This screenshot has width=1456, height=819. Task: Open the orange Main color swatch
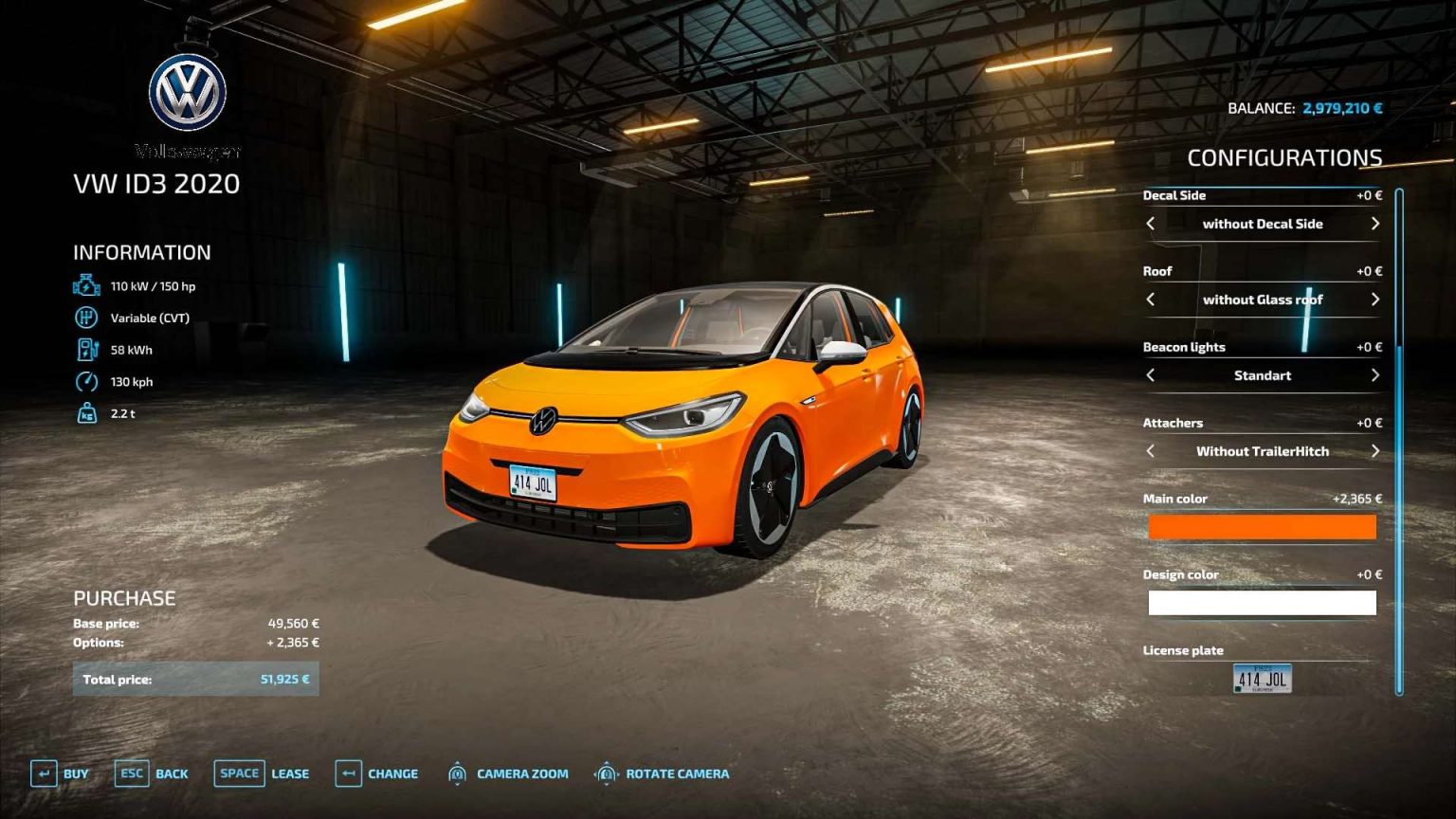(x=1262, y=526)
